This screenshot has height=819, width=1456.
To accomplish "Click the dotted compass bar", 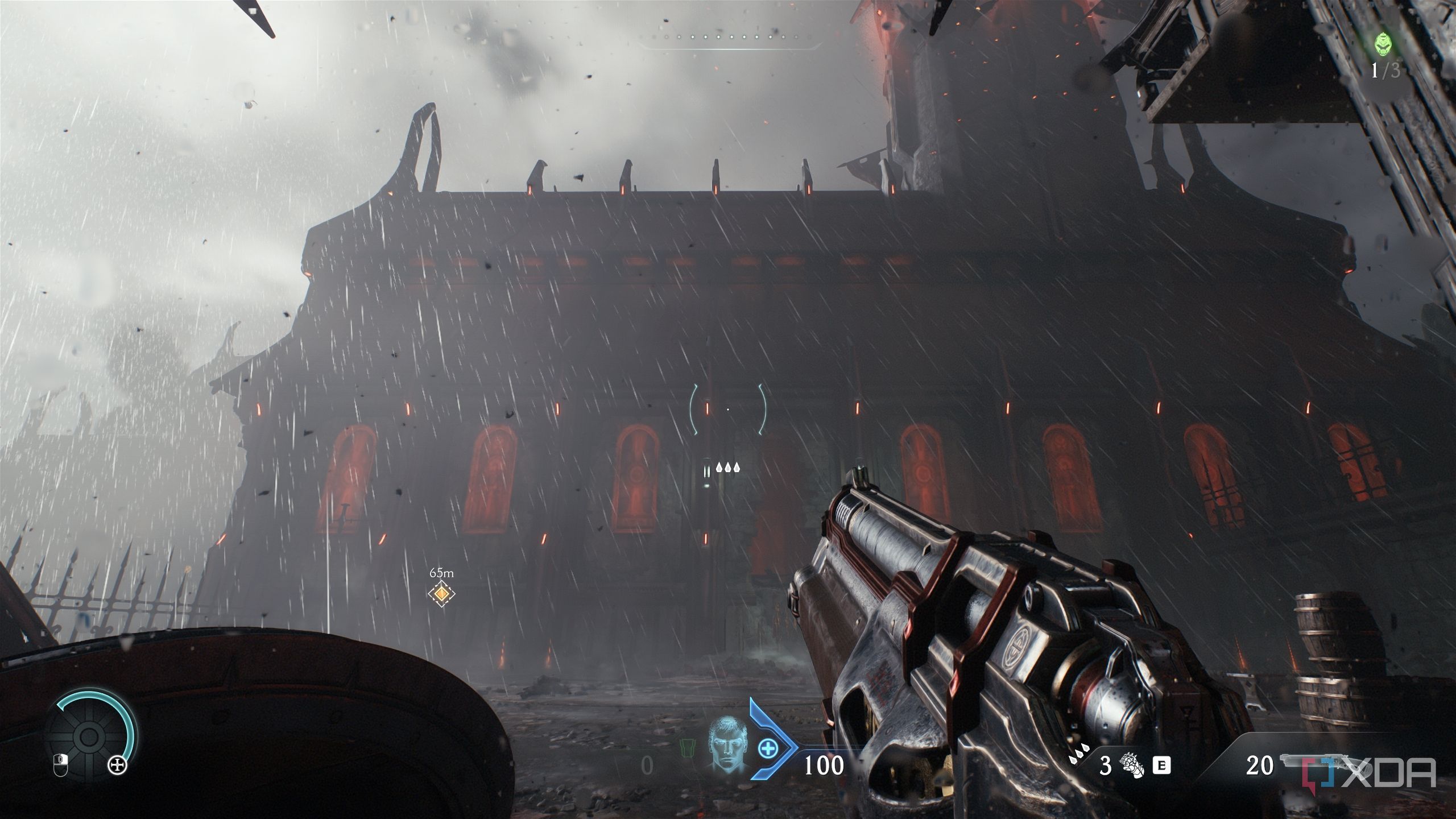I will coord(731,38).
